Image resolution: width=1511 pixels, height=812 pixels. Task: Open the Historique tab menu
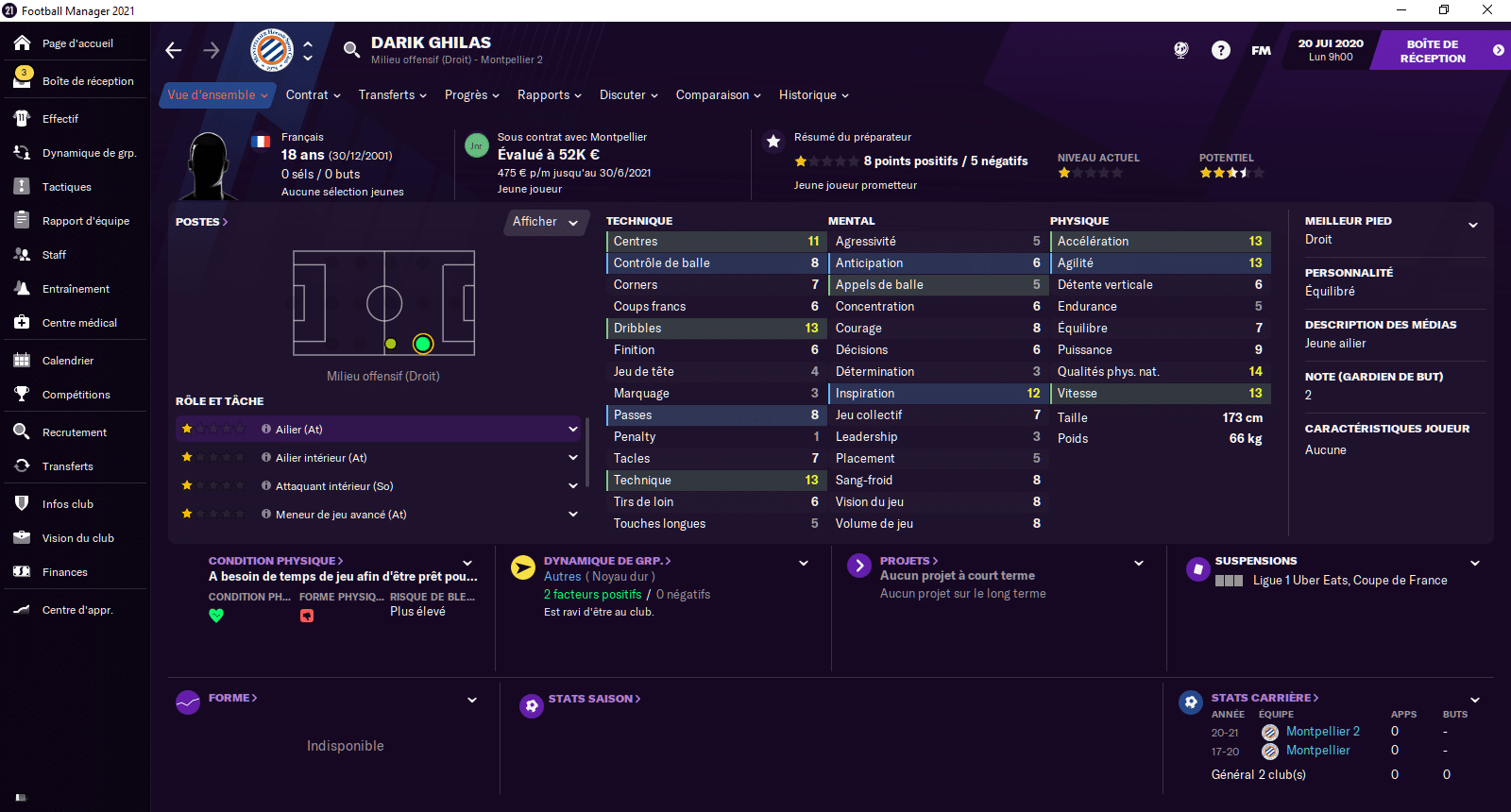pyautogui.click(x=813, y=95)
